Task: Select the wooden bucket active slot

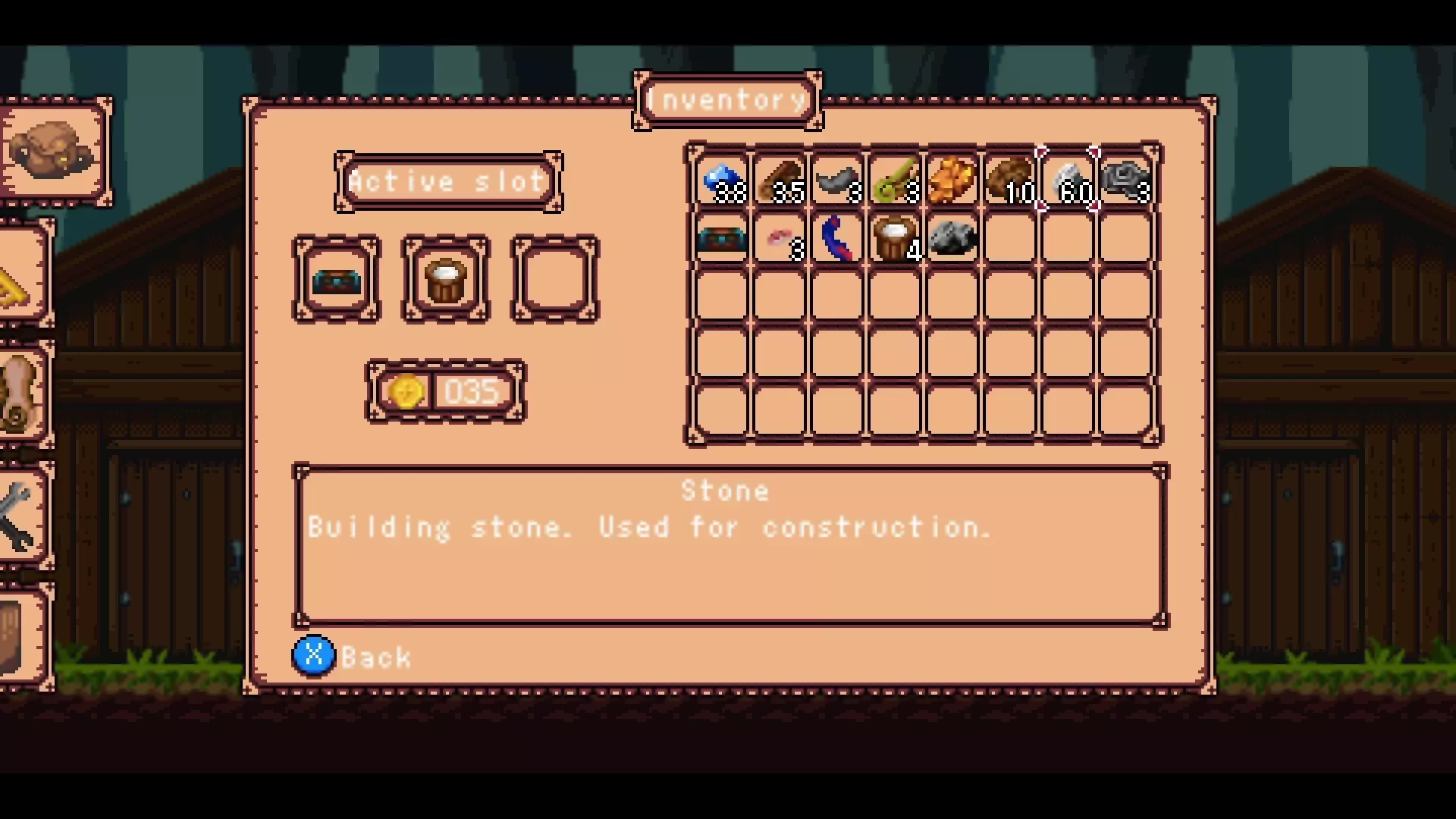Action: point(445,279)
